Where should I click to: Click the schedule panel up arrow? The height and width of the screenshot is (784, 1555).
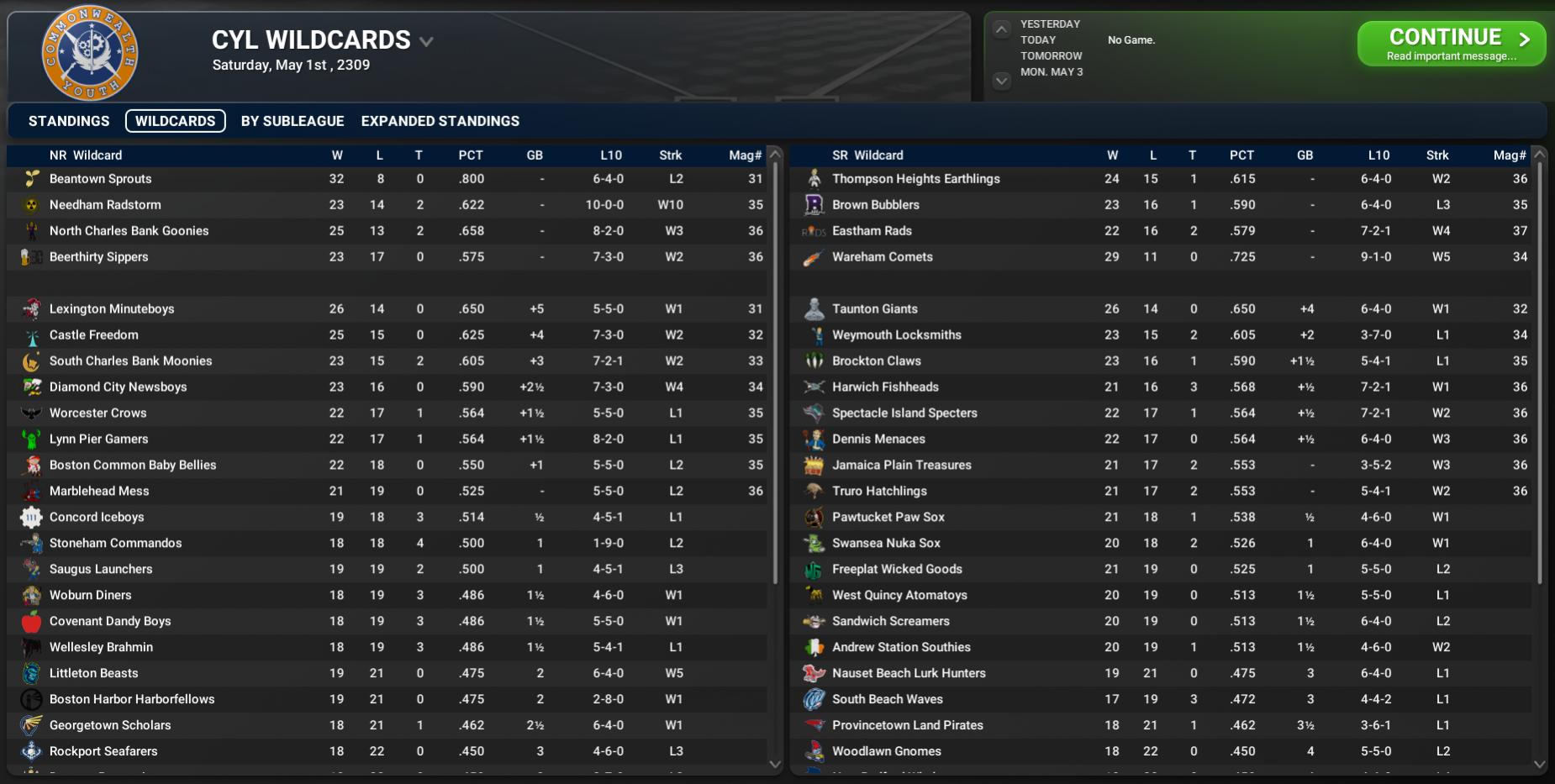1001,29
